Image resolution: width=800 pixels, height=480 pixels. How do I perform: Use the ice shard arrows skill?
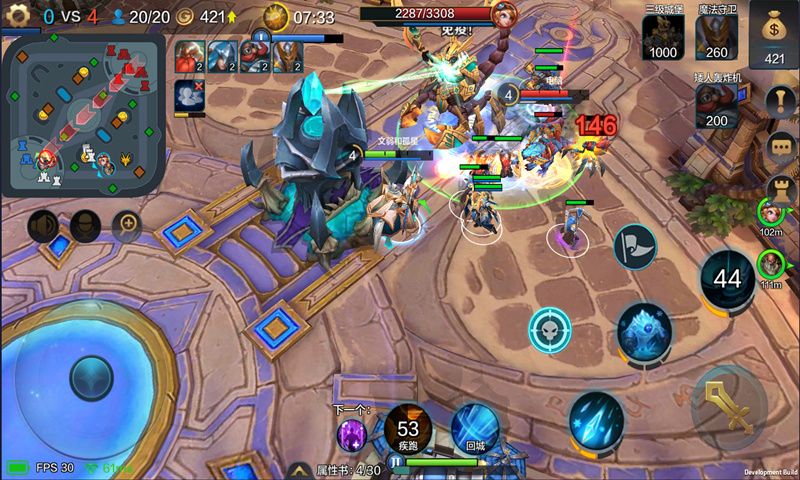(x=597, y=417)
